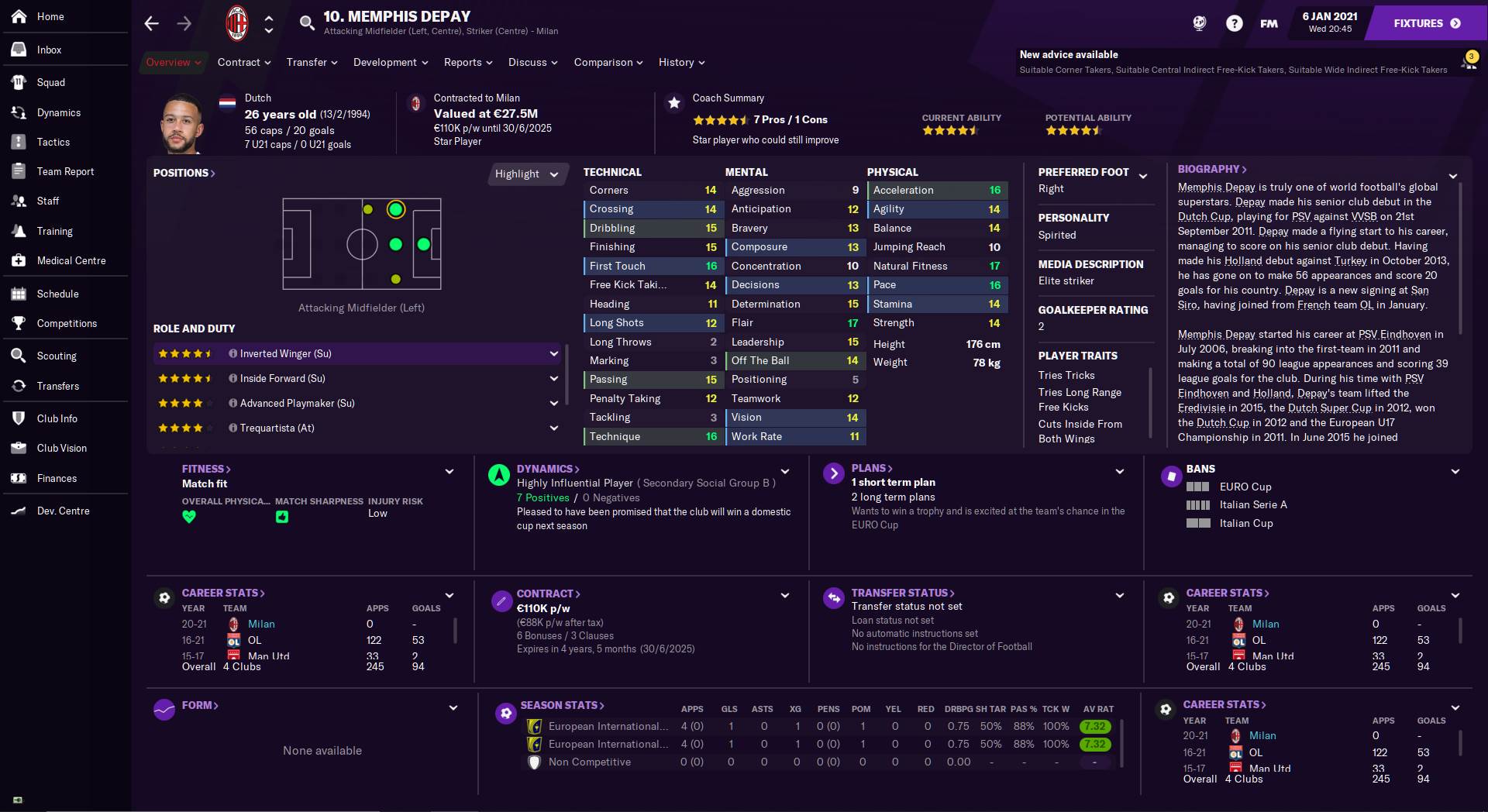Viewport: 1488px width, 812px height.
Task: Expand the Inside Forward role details
Action: pos(553,378)
